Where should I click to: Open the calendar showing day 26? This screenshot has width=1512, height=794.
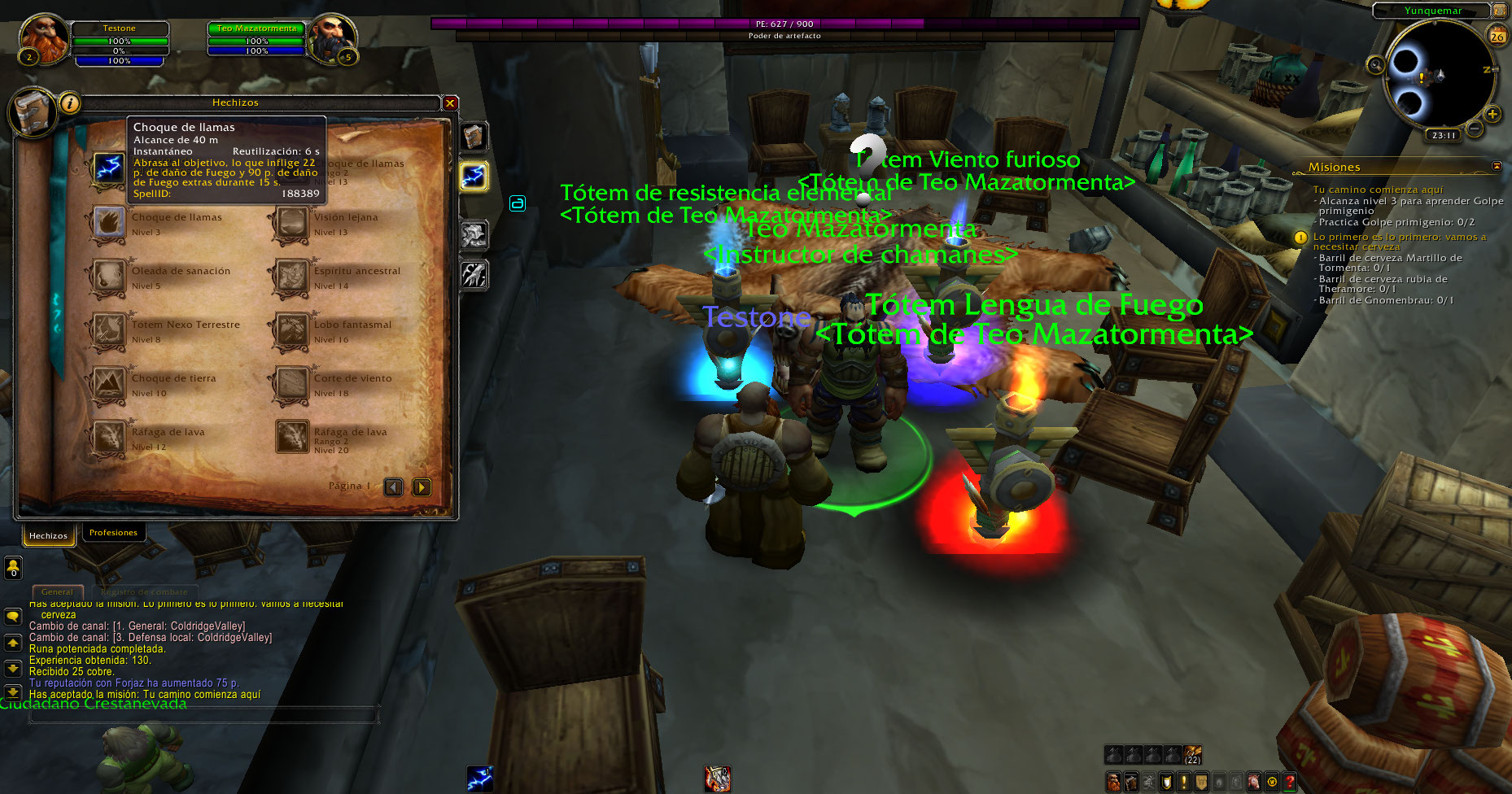[1497, 36]
